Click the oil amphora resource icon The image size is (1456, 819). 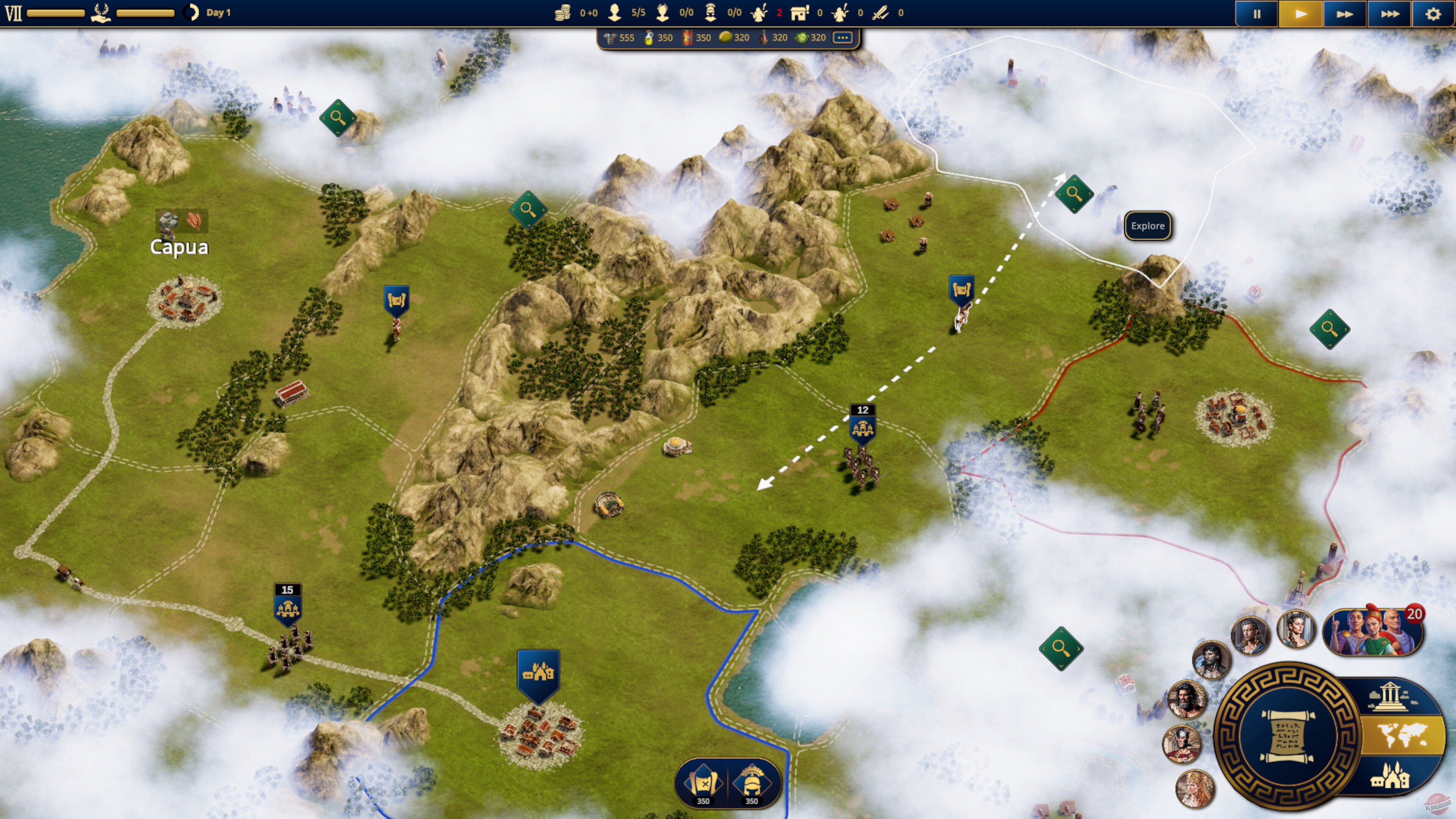[649, 38]
